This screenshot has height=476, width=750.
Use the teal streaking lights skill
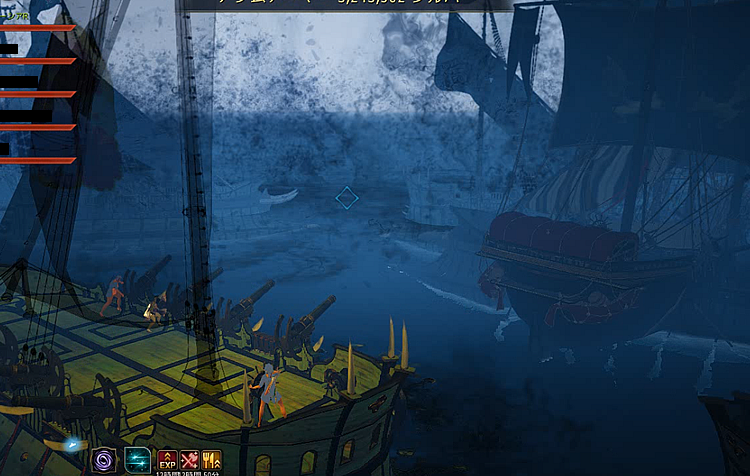tap(137, 461)
